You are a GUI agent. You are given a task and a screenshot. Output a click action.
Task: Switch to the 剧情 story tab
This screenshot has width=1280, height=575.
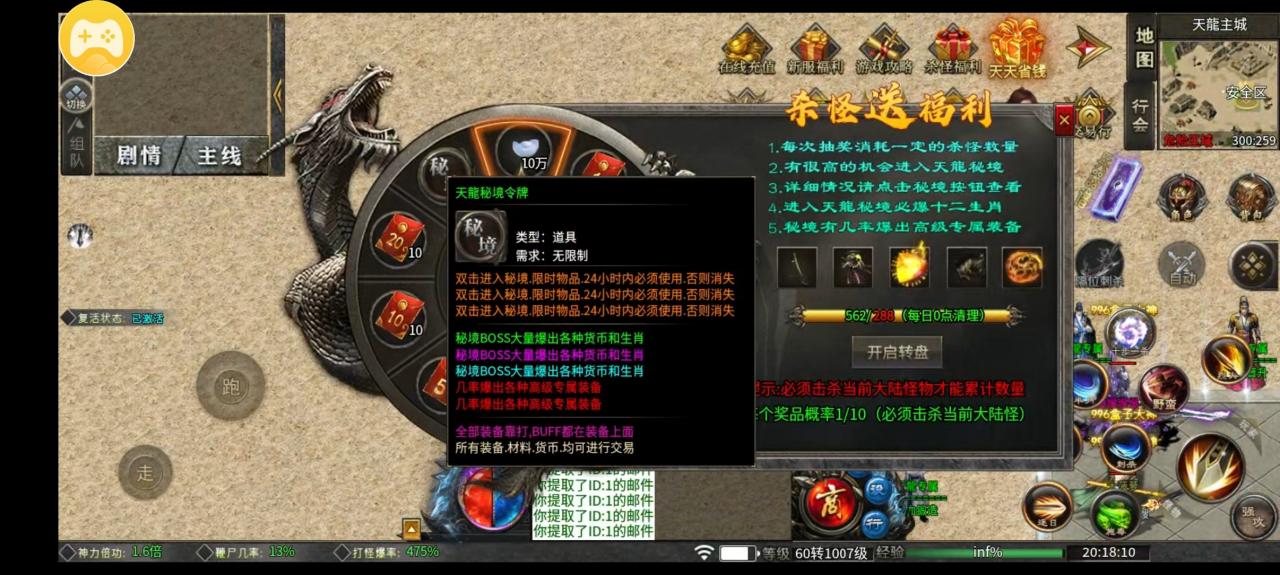[x=138, y=156]
